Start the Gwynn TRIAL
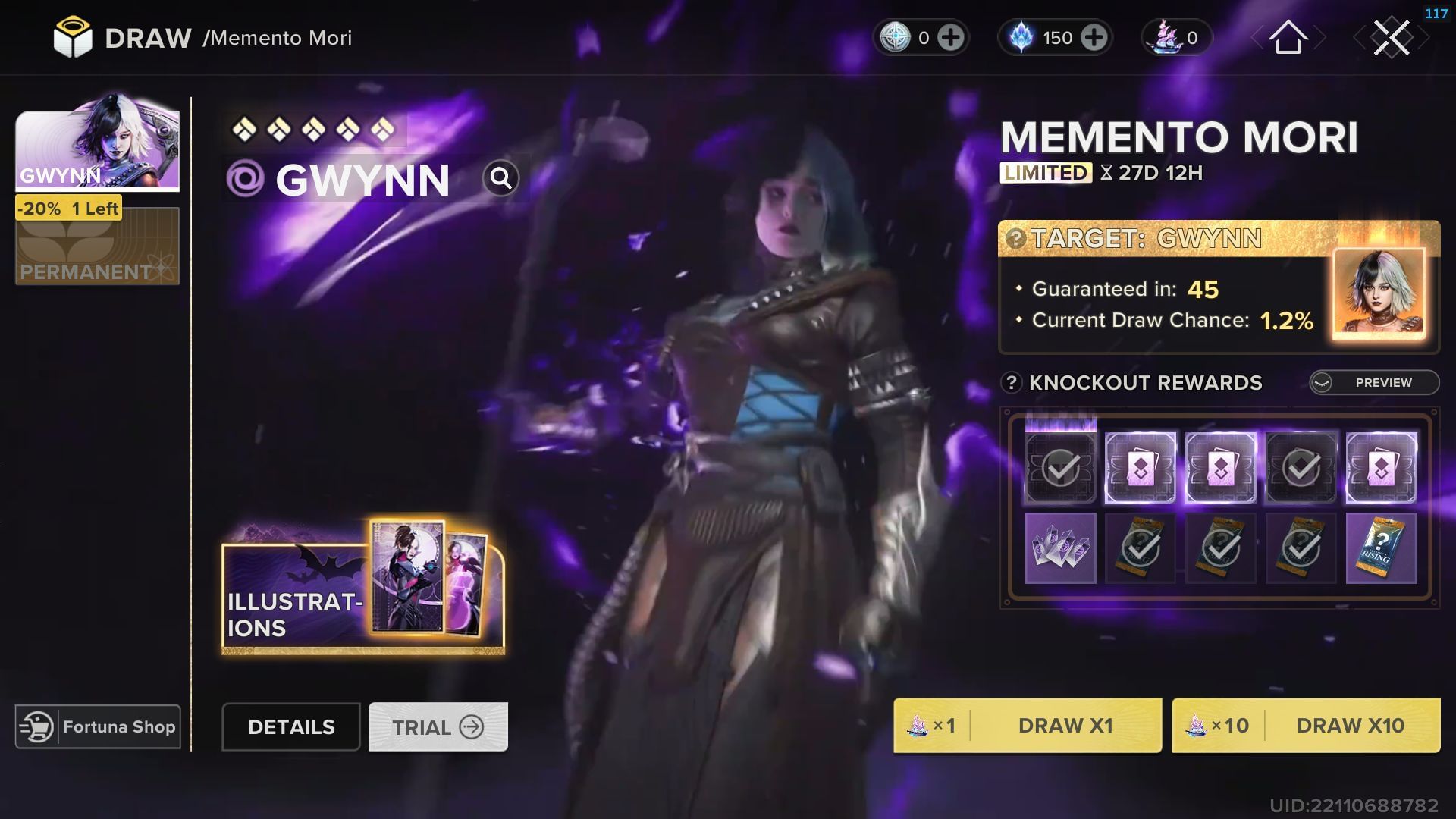Viewport: 1456px width, 819px height. (x=437, y=726)
